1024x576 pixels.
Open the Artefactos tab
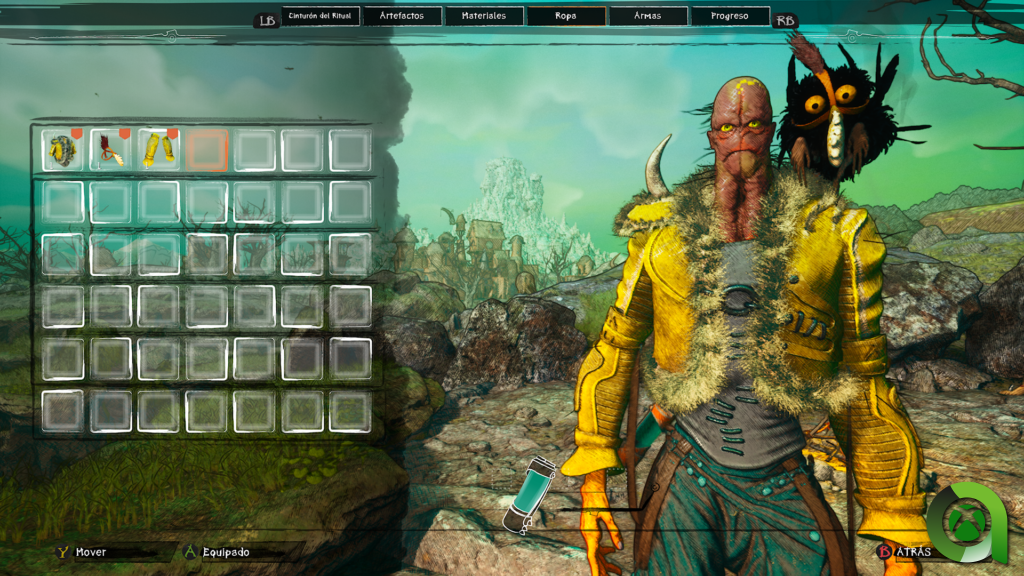click(401, 16)
